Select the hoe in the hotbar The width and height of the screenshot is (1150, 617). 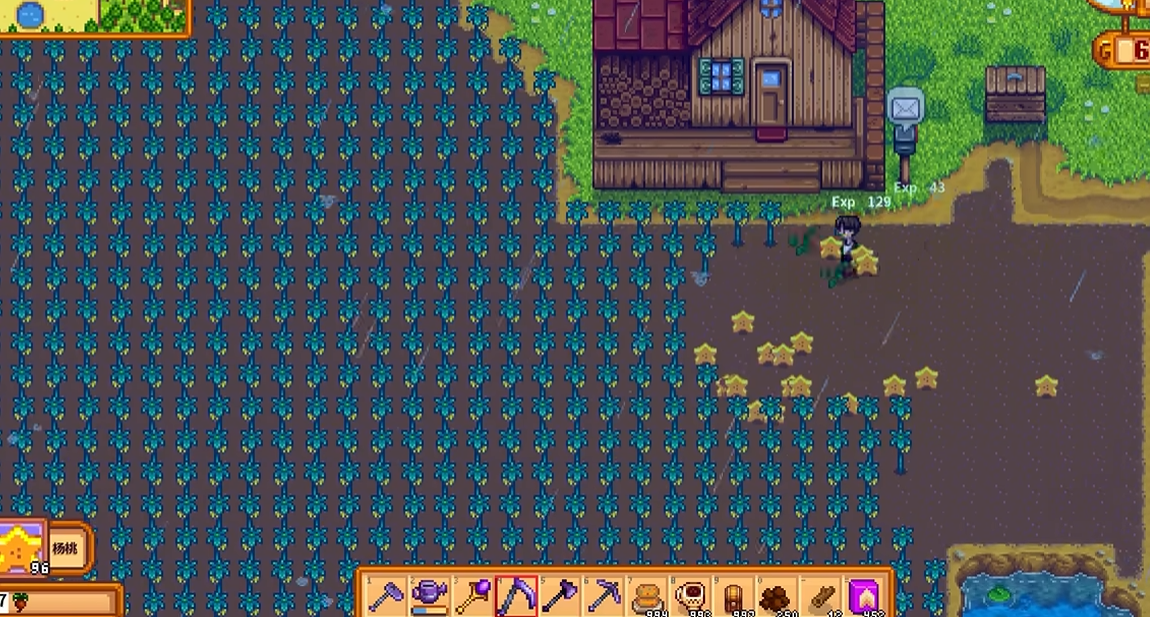click(386, 596)
